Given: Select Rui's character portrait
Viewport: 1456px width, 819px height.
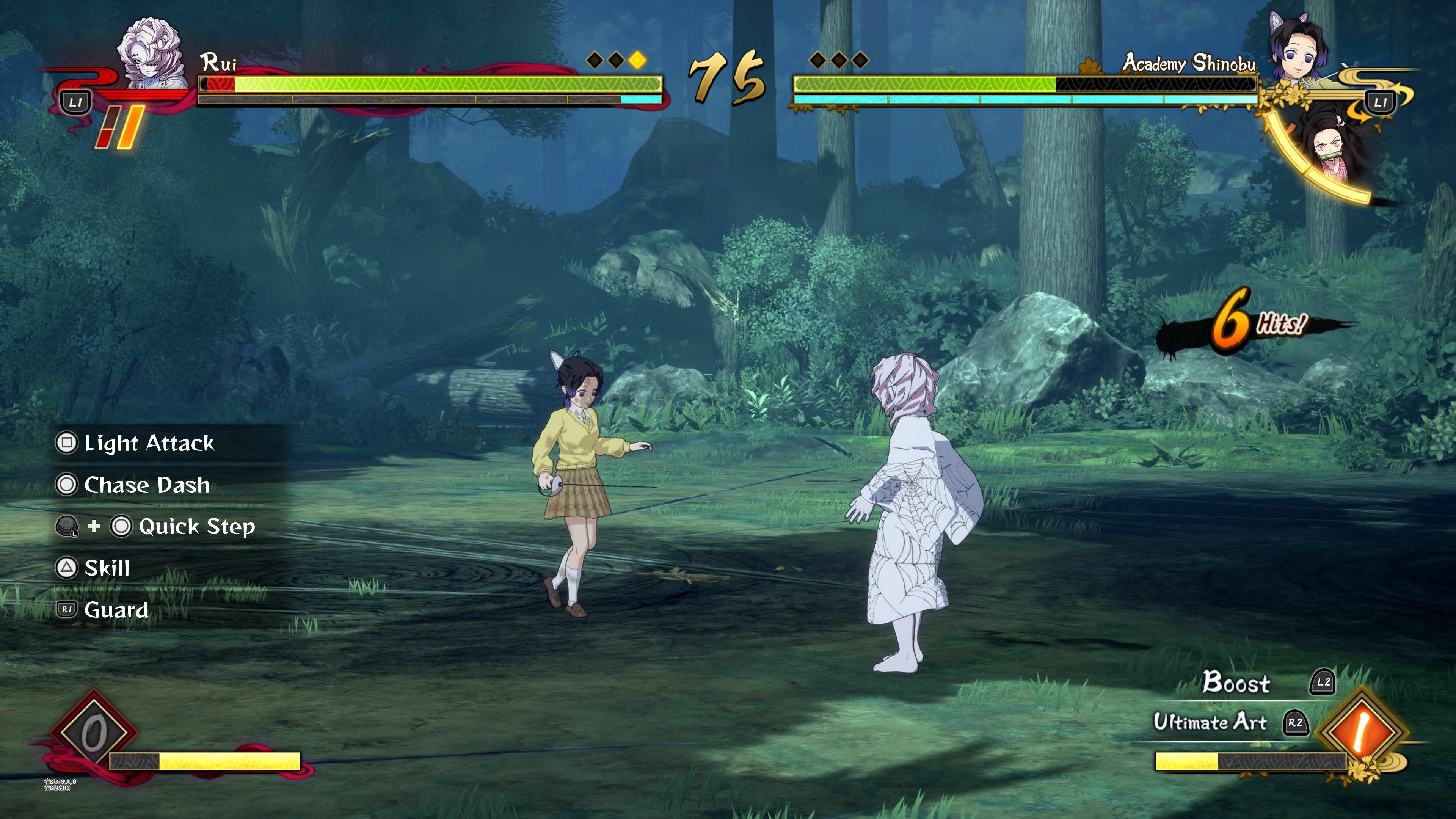Looking at the screenshot, I should pyautogui.click(x=151, y=54).
